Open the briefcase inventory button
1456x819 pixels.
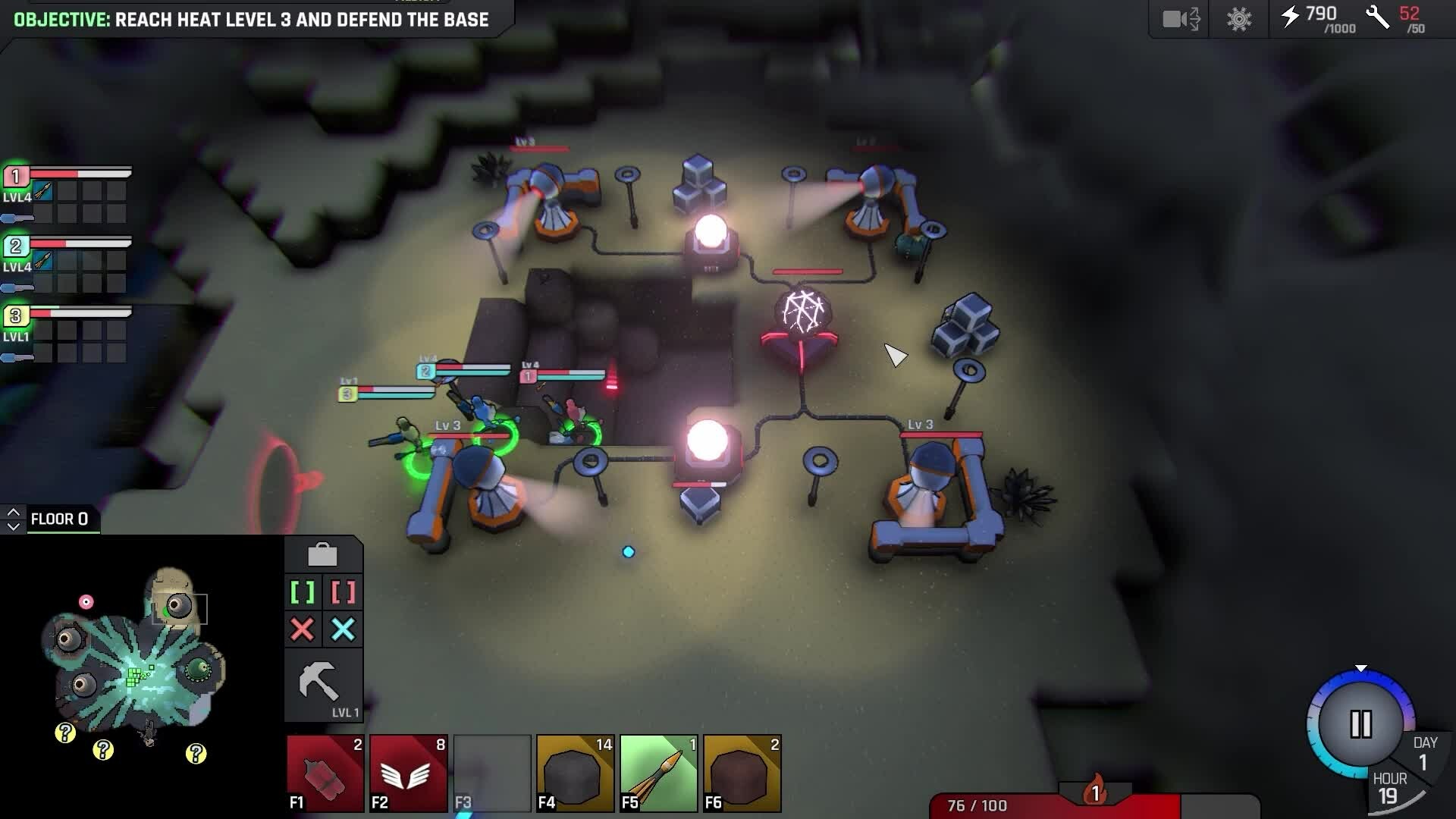(x=322, y=555)
